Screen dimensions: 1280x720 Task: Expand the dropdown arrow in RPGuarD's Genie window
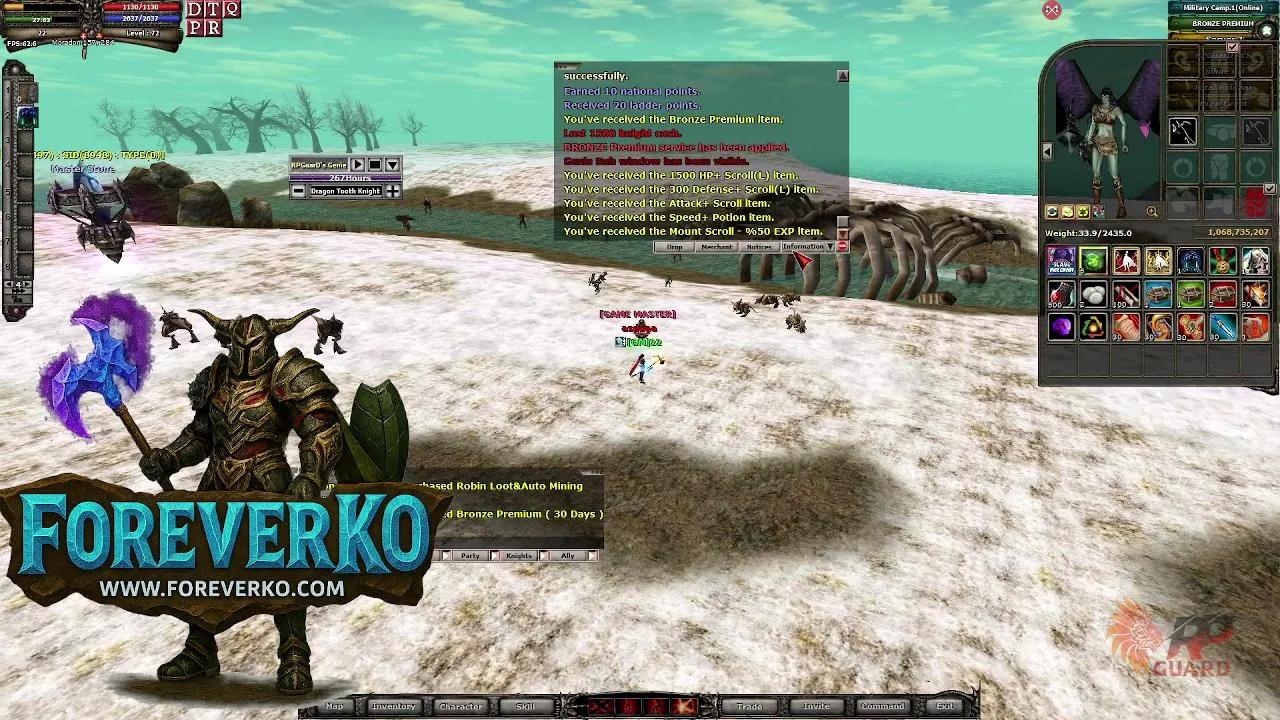tap(392, 164)
